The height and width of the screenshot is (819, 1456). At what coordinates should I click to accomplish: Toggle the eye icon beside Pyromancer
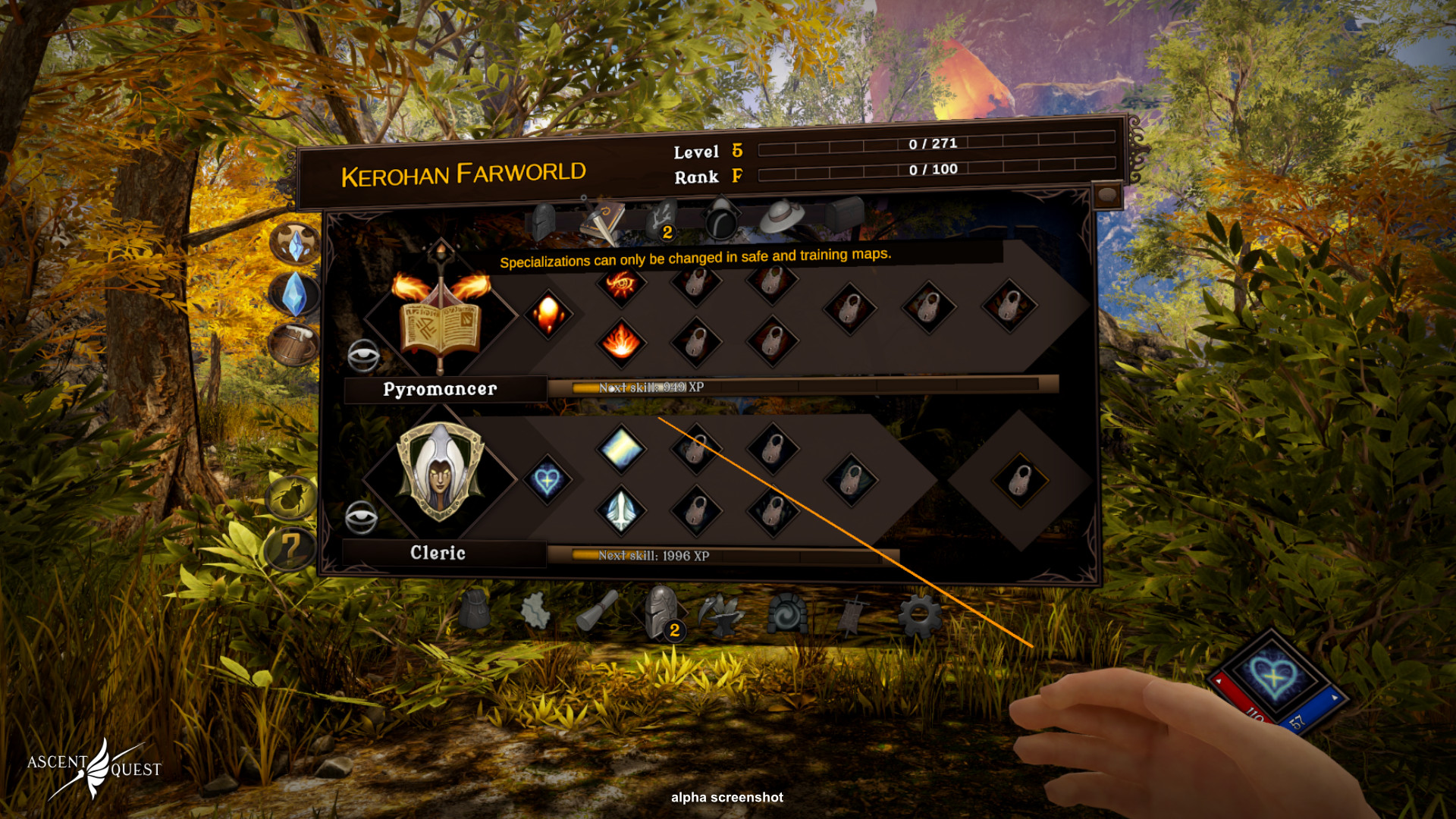363,355
